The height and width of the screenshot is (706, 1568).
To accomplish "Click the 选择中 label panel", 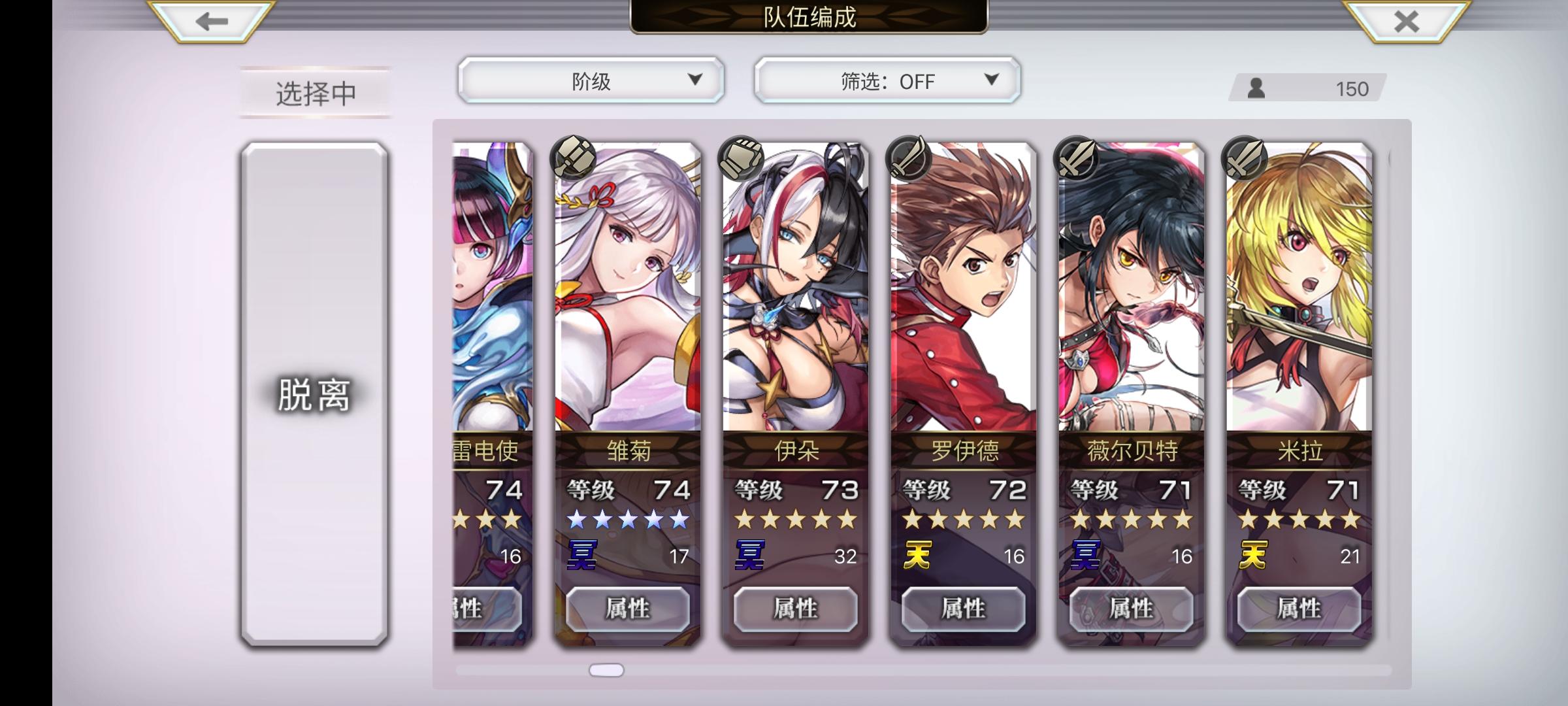I will coord(314,93).
